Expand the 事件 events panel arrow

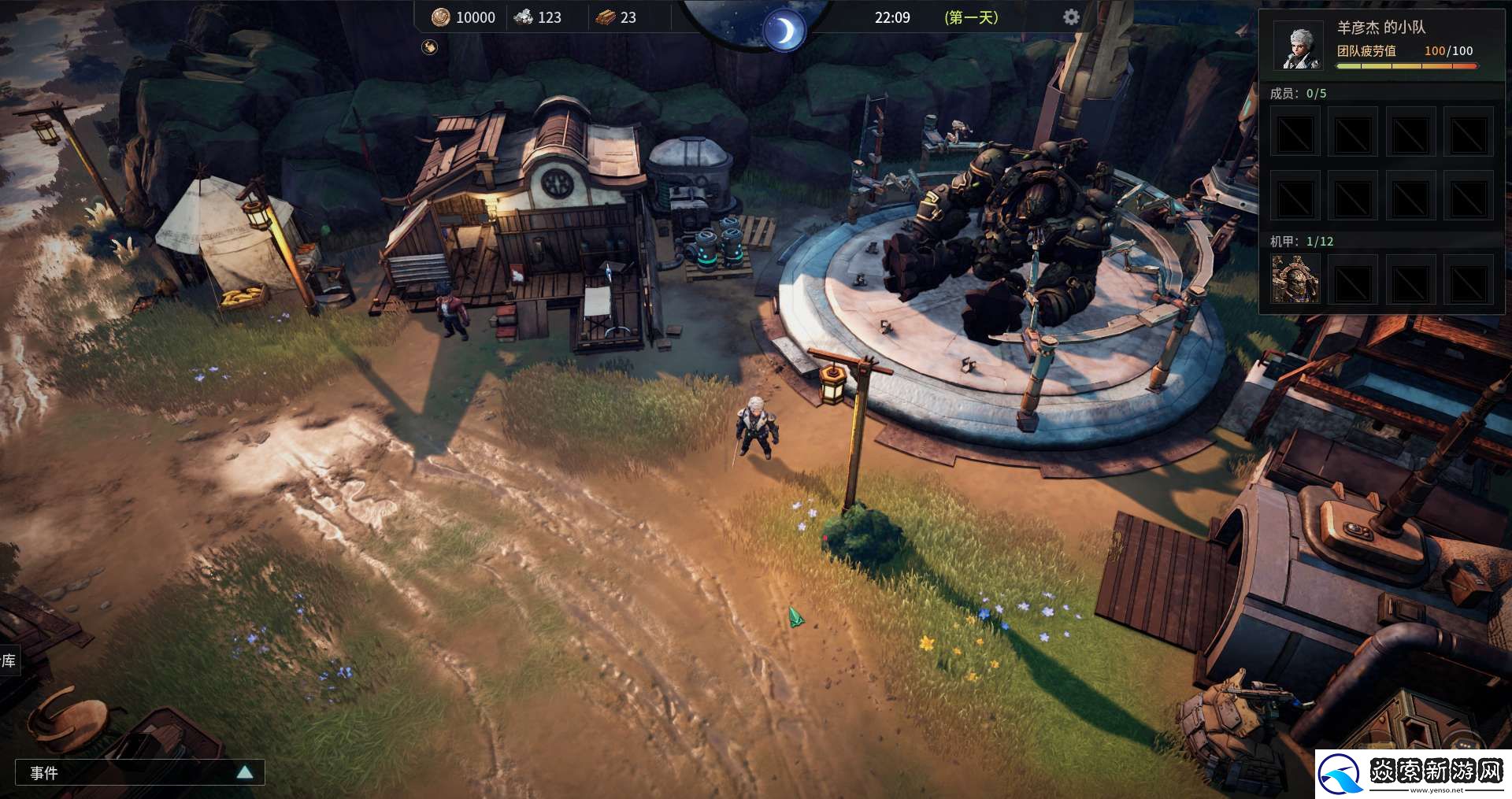click(245, 772)
